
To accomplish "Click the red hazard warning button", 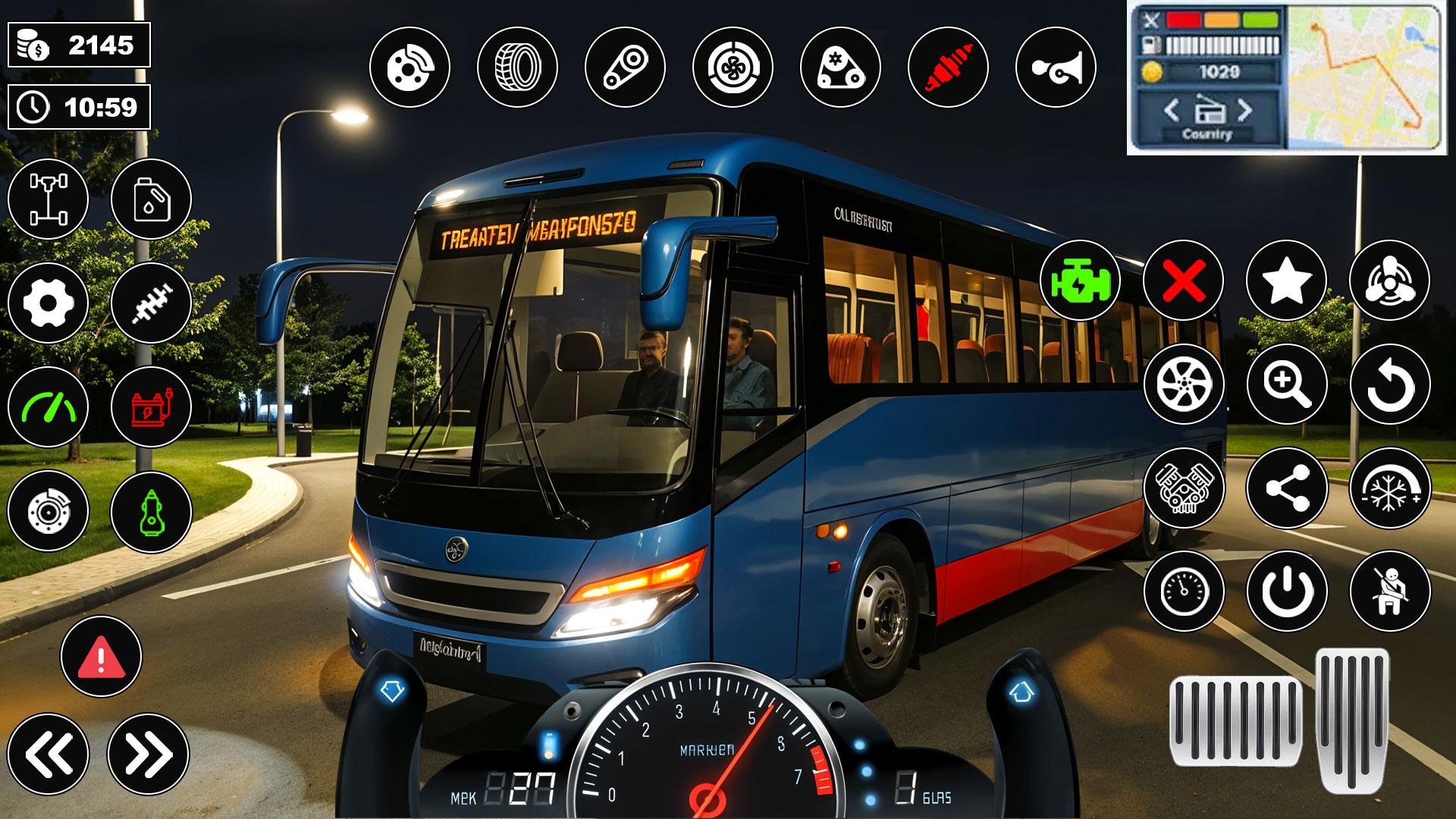I will click(x=101, y=657).
